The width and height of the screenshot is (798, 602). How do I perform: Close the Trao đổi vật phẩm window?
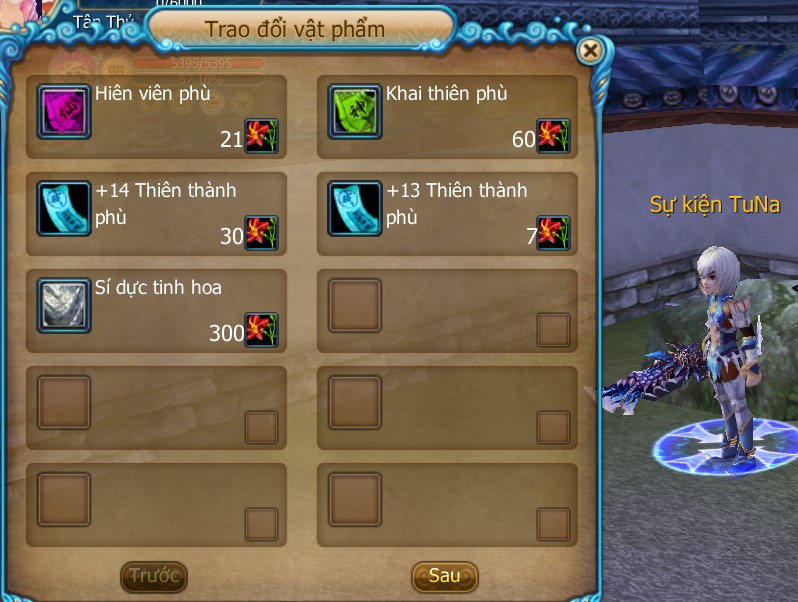tap(591, 50)
